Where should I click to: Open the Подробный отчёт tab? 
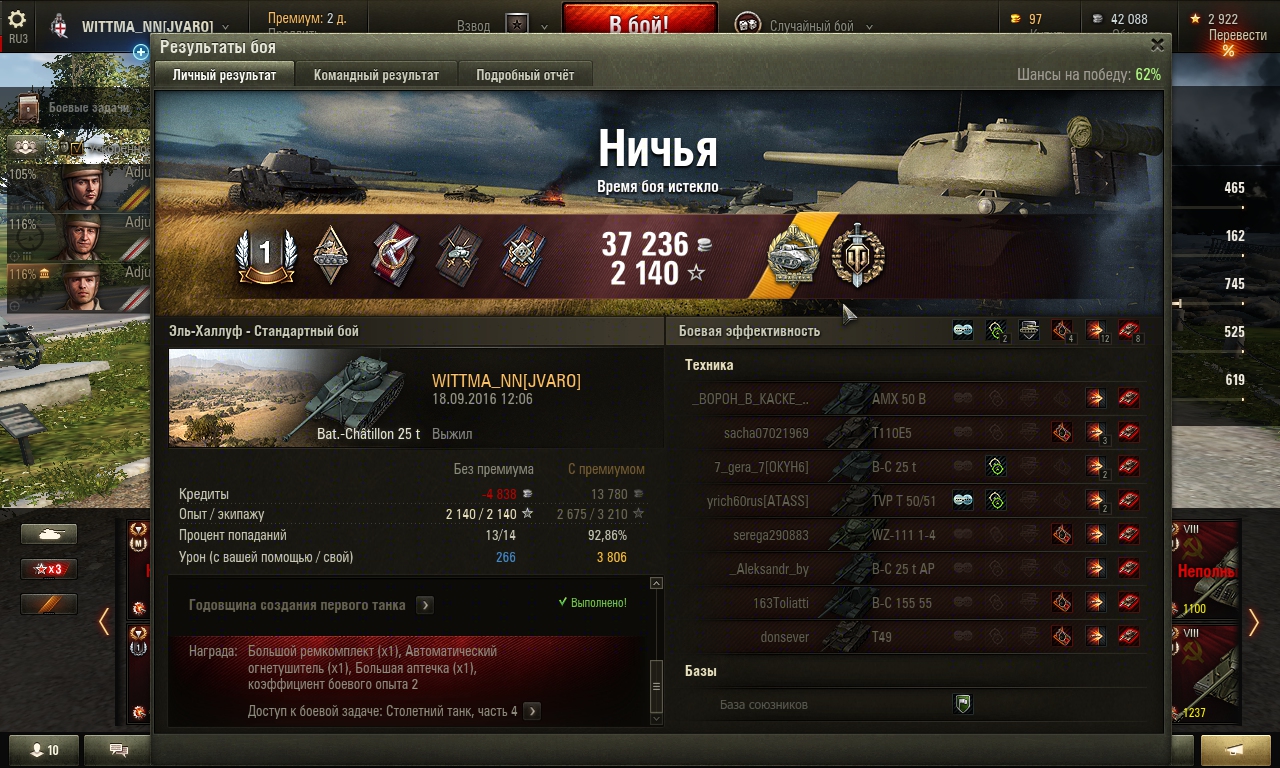pos(525,75)
